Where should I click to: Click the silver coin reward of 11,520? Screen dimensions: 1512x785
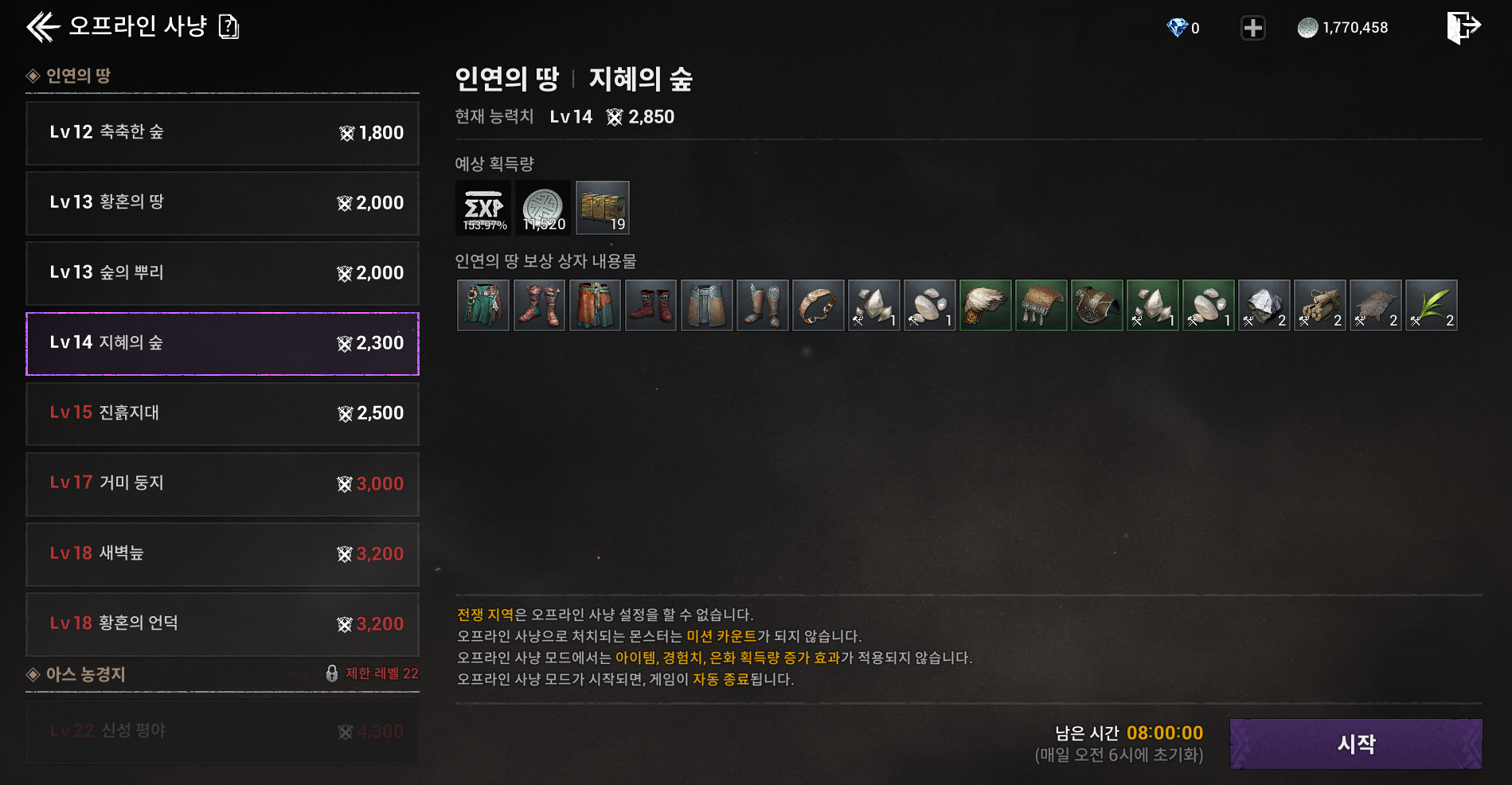pyautogui.click(x=542, y=207)
